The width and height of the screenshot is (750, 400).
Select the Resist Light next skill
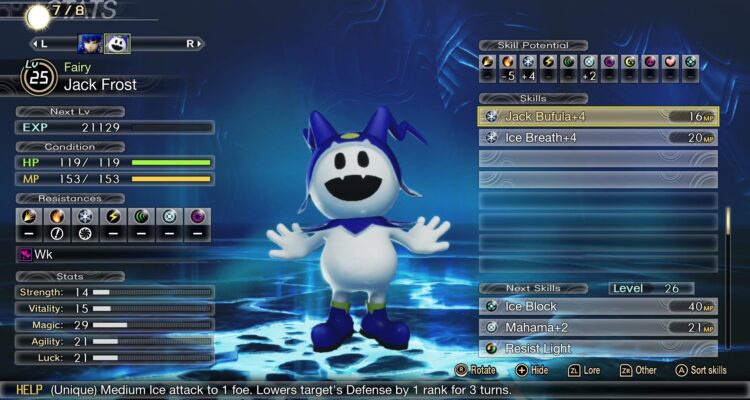[597, 348]
